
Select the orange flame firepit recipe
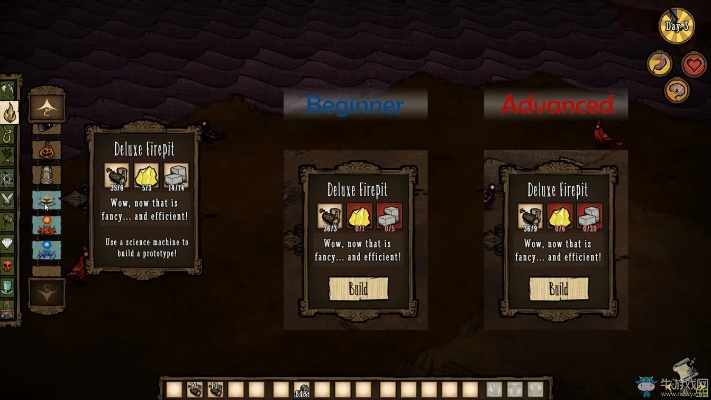pyautogui.click(x=46, y=225)
